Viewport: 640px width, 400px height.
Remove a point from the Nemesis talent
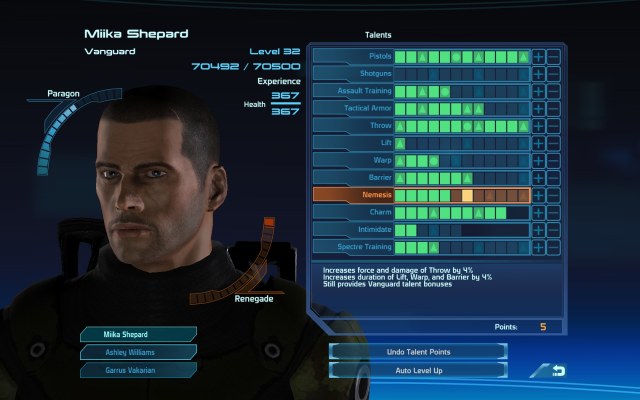(x=553, y=195)
